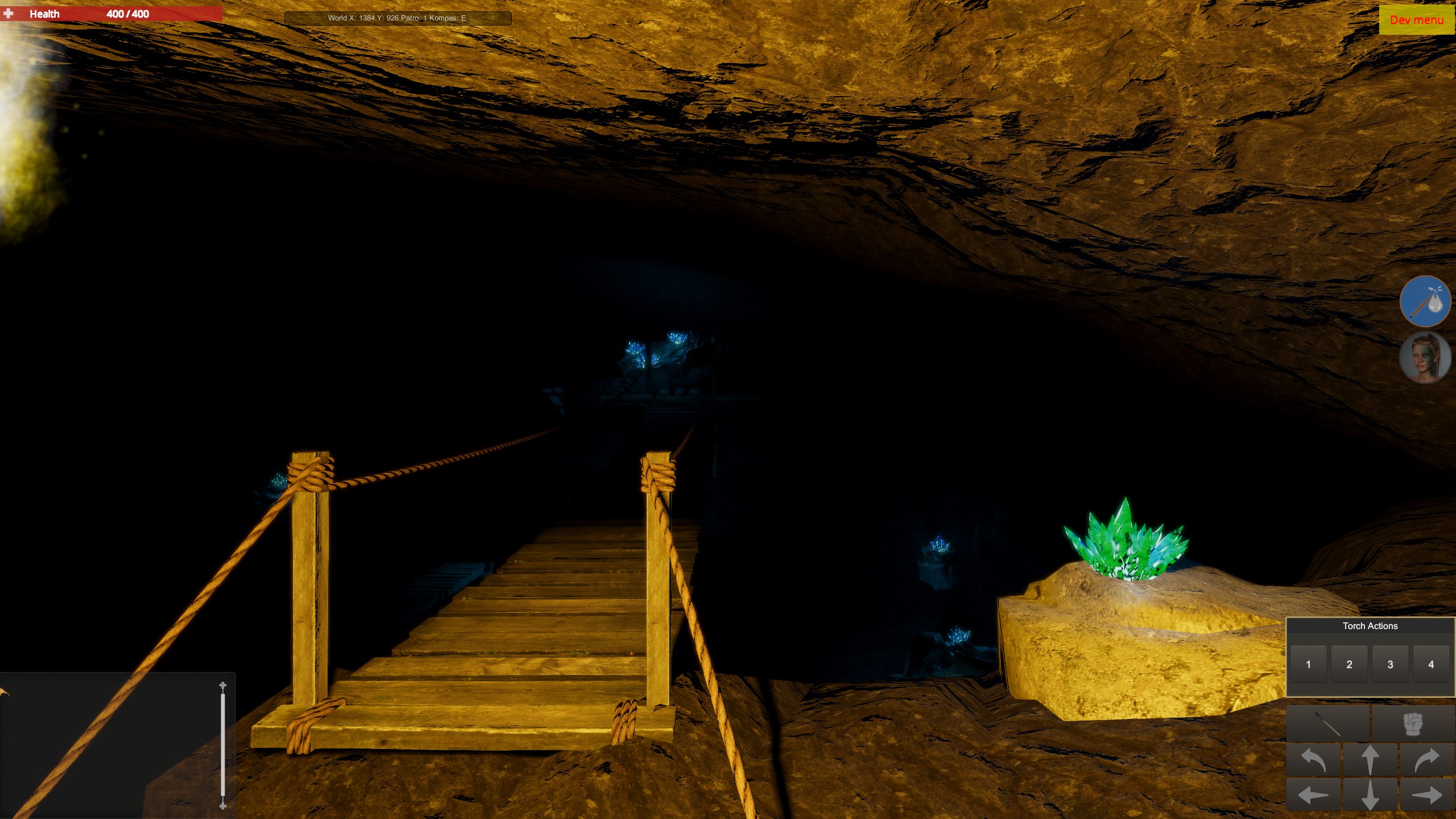Viewport: 1456px width, 819px height.
Task: Move forward with the up arrow
Action: (1370, 760)
